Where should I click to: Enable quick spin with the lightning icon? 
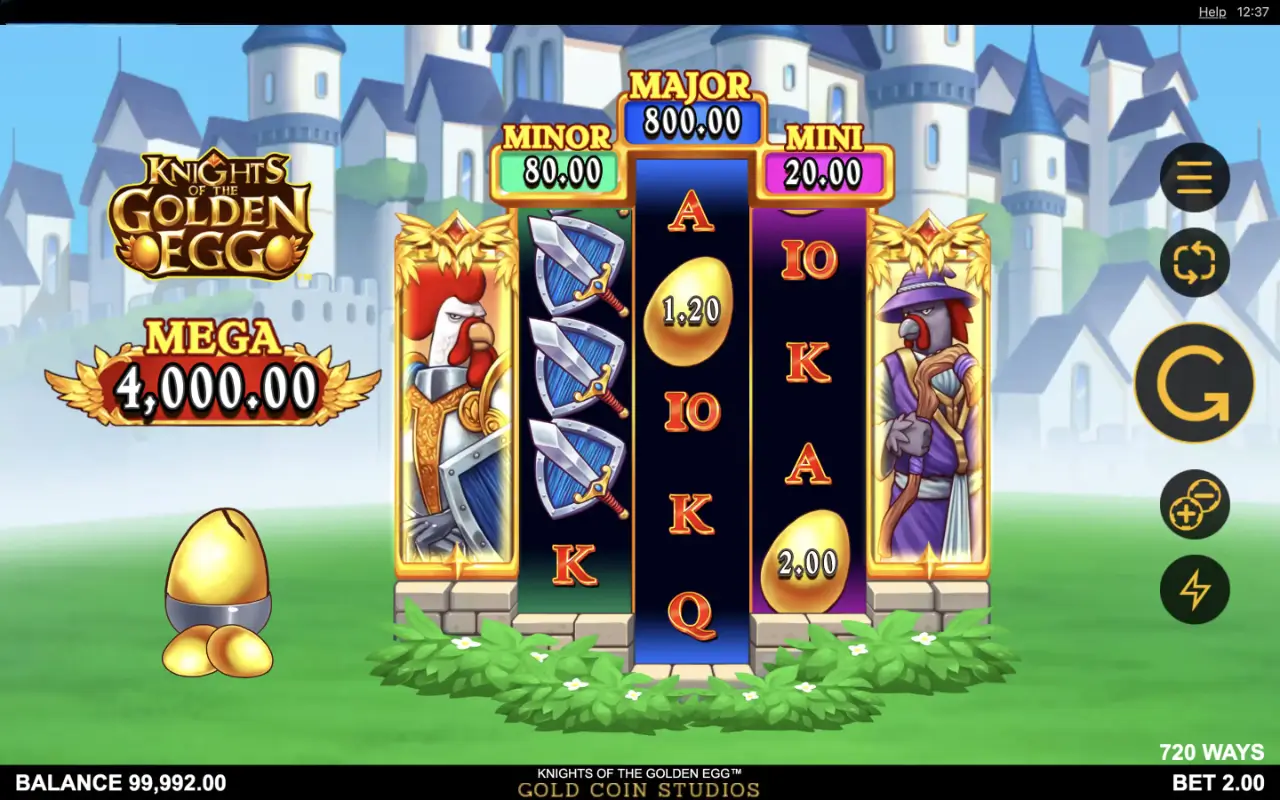(x=1193, y=590)
